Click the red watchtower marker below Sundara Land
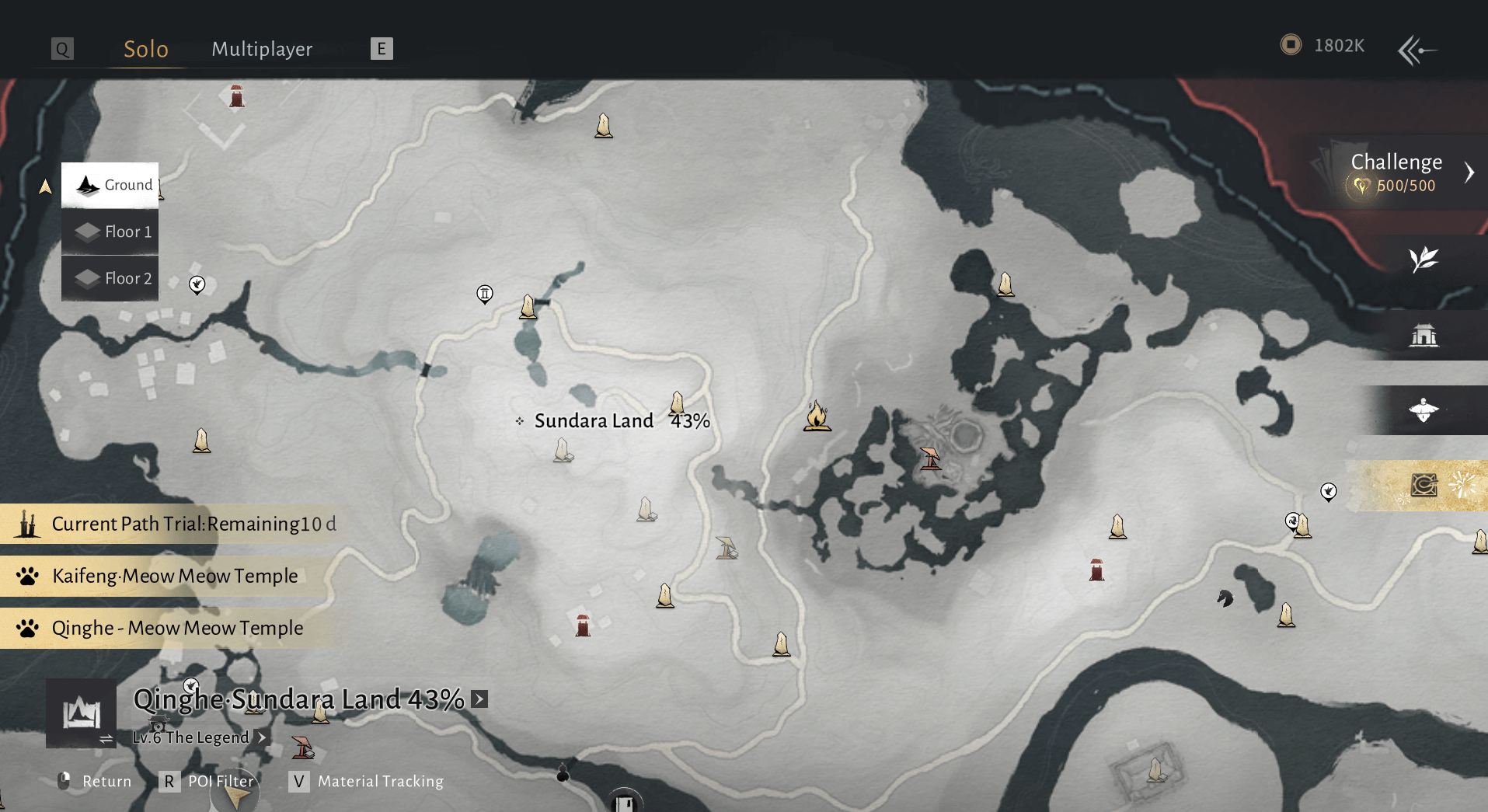This screenshot has width=1488, height=812. 583,623
